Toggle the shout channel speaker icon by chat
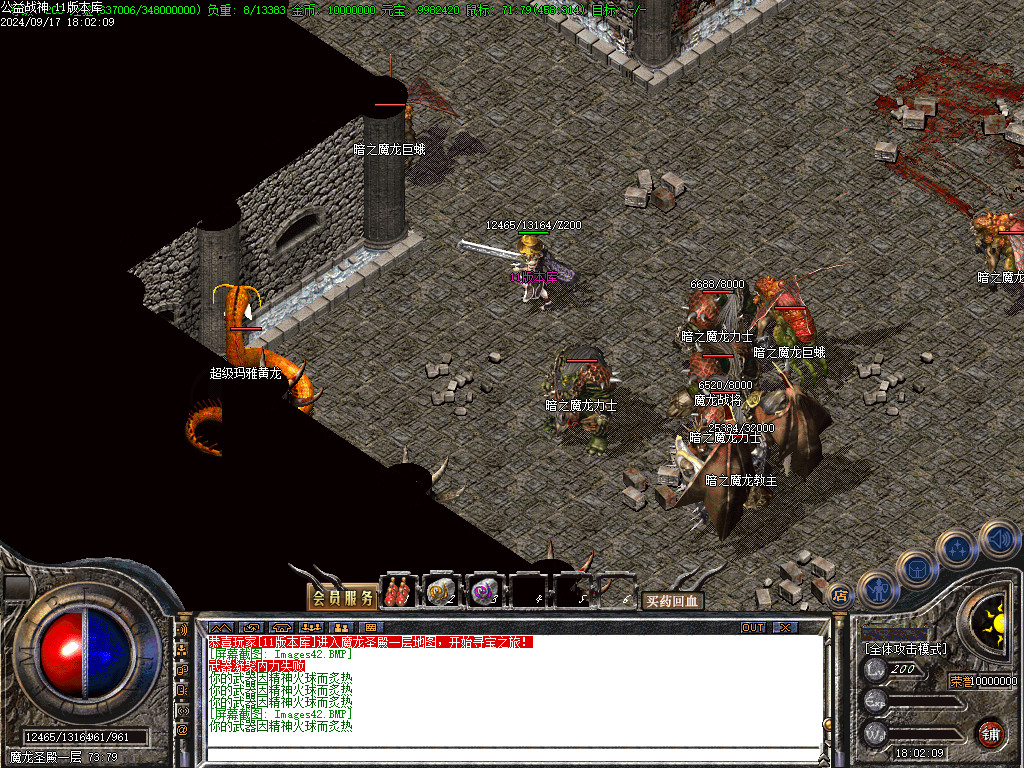Screen dimensions: 1024x768 [182, 631]
